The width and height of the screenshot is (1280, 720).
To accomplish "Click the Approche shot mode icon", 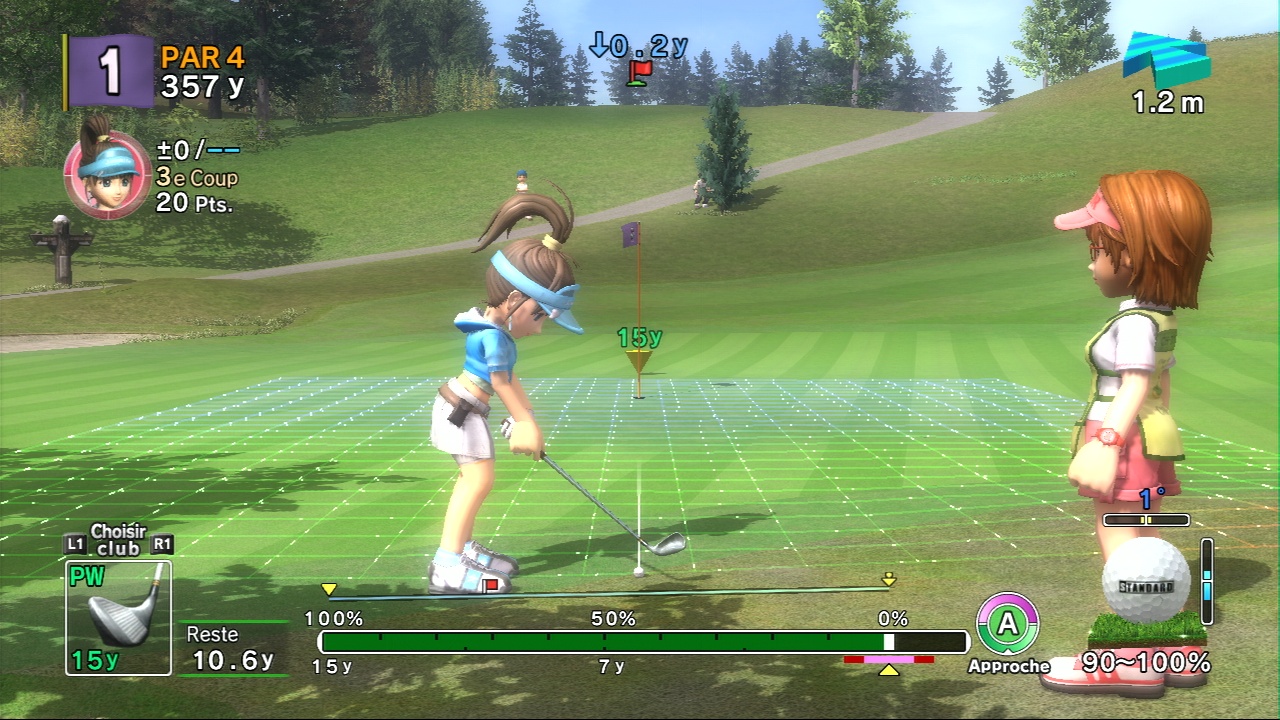I will coord(1007,625).
